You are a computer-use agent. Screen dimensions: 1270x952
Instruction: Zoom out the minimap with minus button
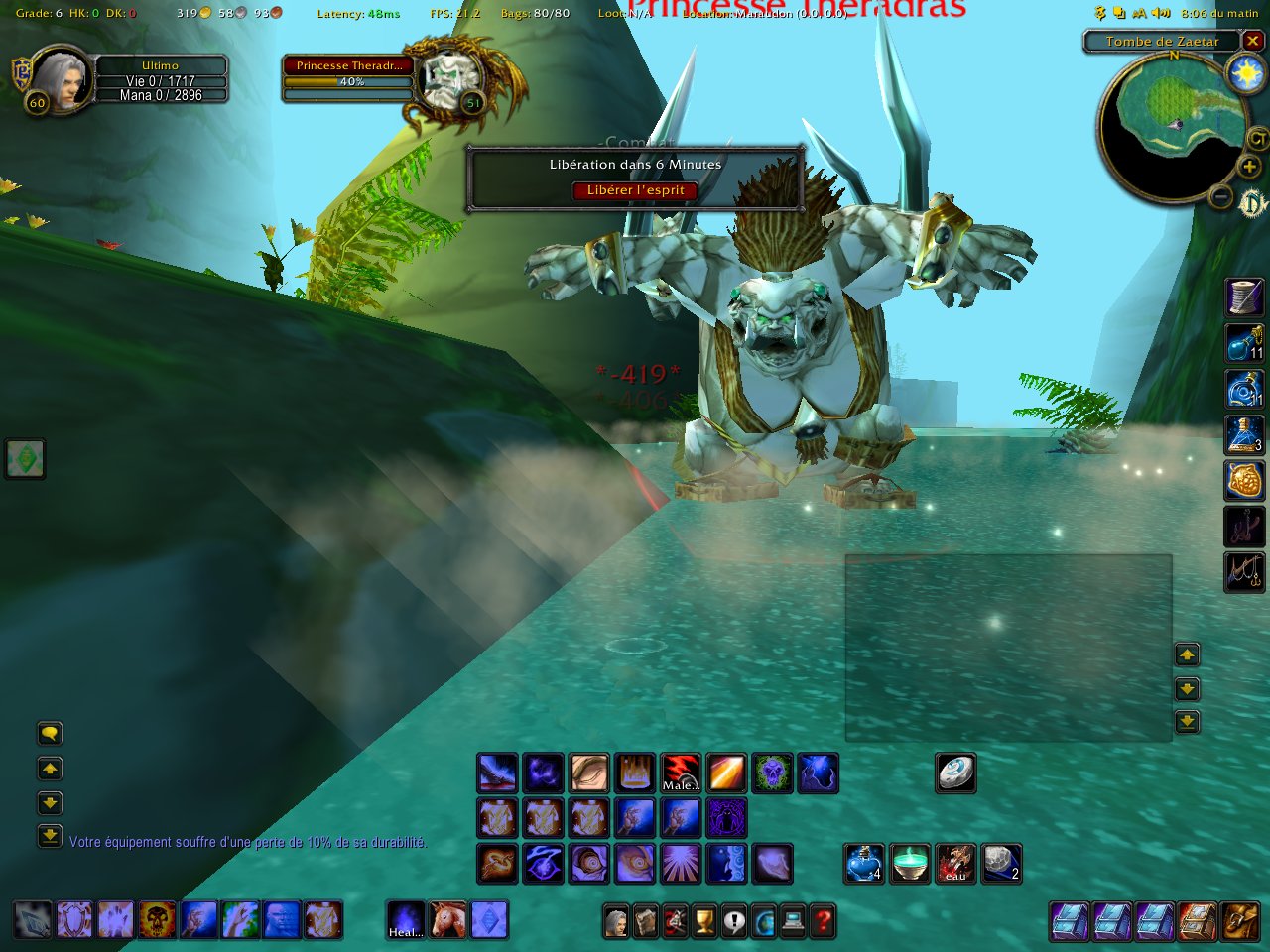pyautogui.click(x=1222, y=197)
